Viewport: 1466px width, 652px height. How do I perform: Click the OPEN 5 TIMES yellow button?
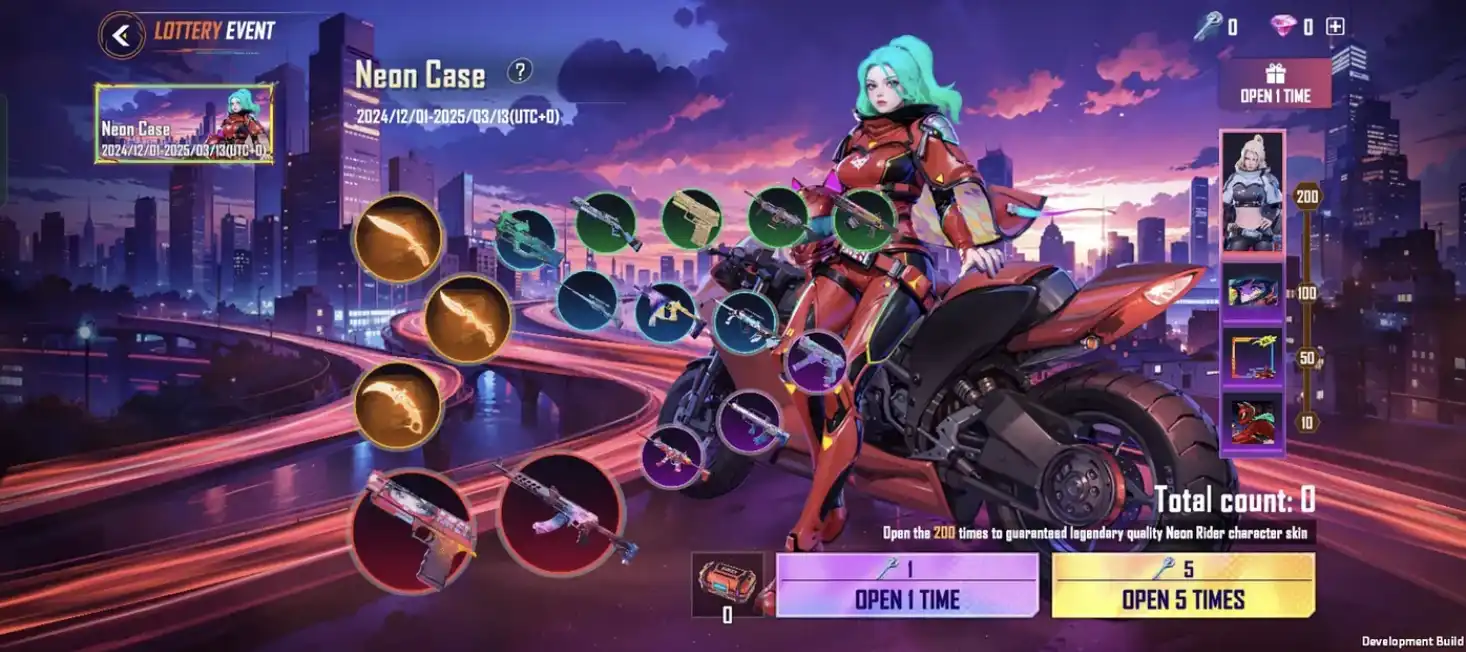[x=1183, y=586]
